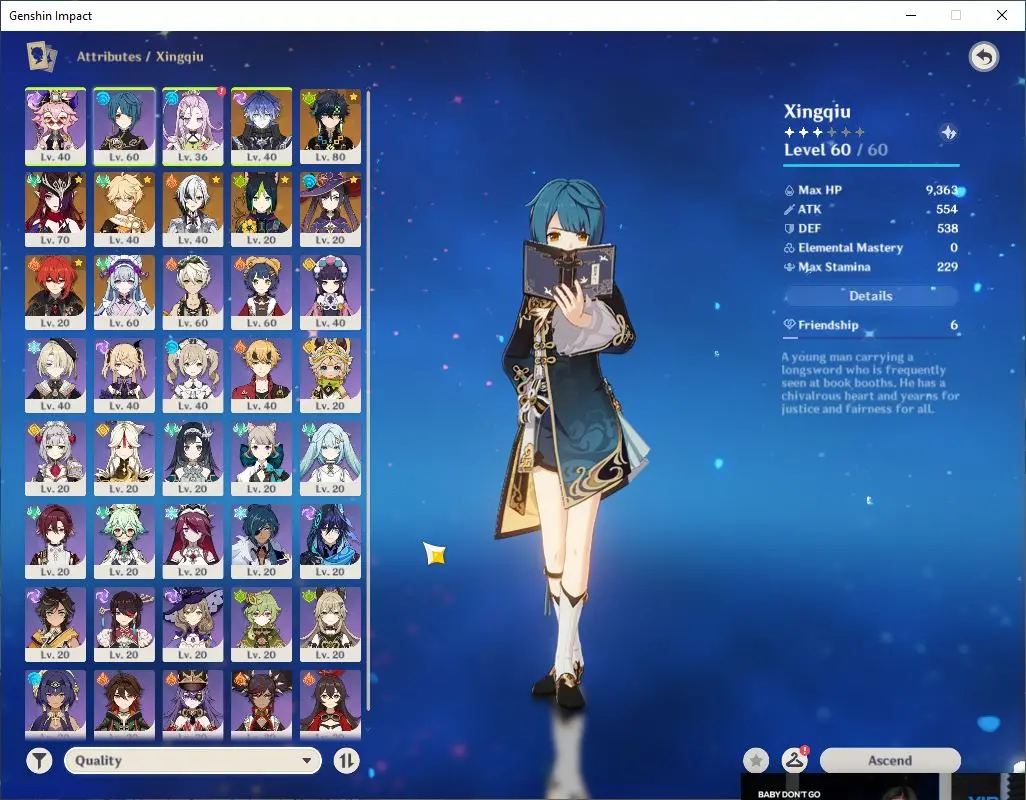The image size is (1026, 800).
Task: Choose Kaeya from the character grid
Action: pos(262,542)
